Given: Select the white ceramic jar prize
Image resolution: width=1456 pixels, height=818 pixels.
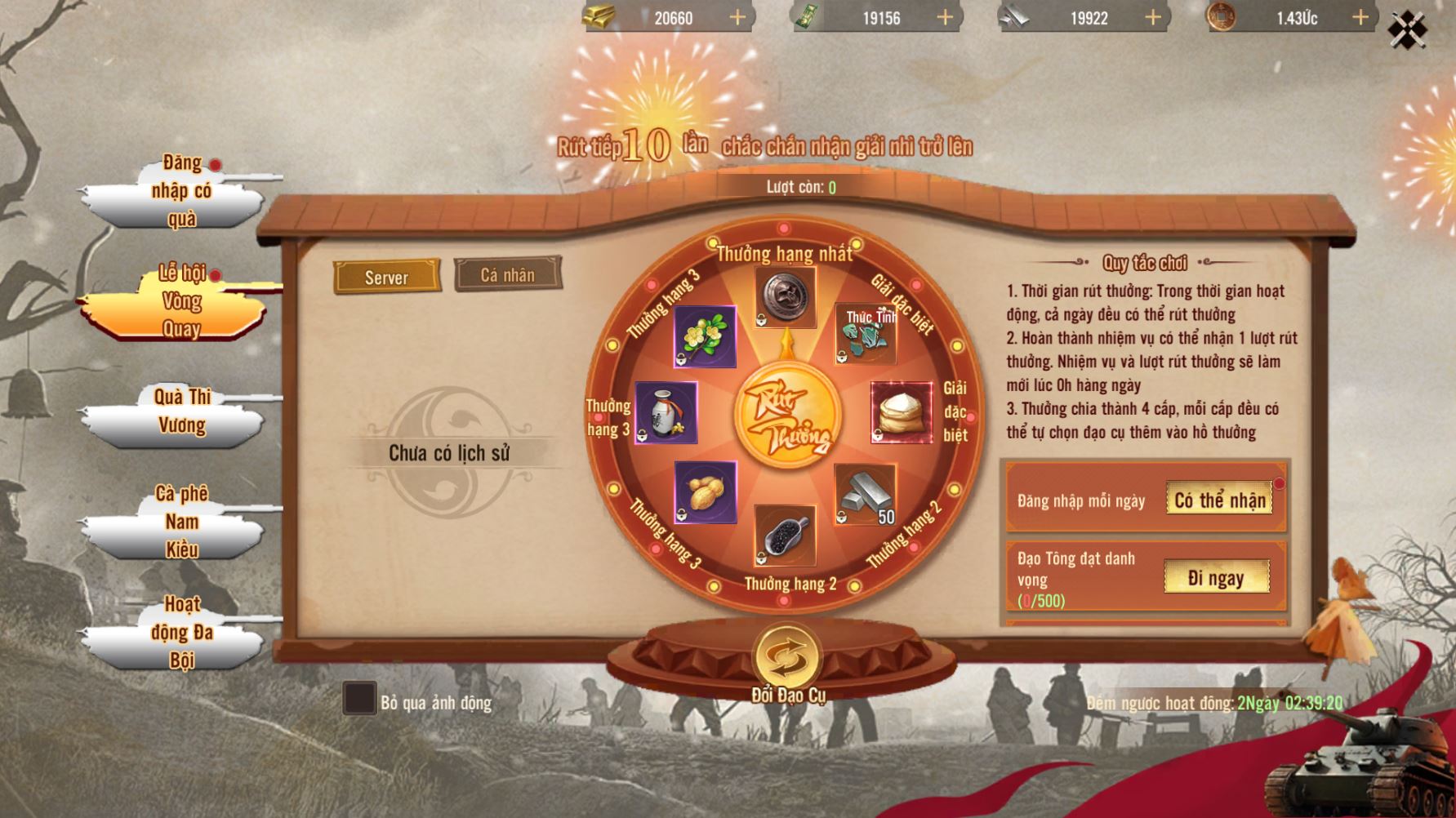Looking at the screenshot, I should (666, 412).
